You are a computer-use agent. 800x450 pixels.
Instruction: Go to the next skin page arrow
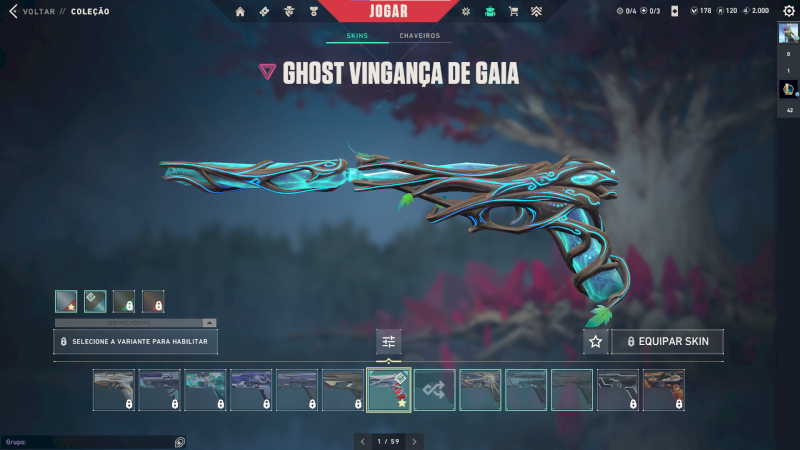click(x=414, y=441)
